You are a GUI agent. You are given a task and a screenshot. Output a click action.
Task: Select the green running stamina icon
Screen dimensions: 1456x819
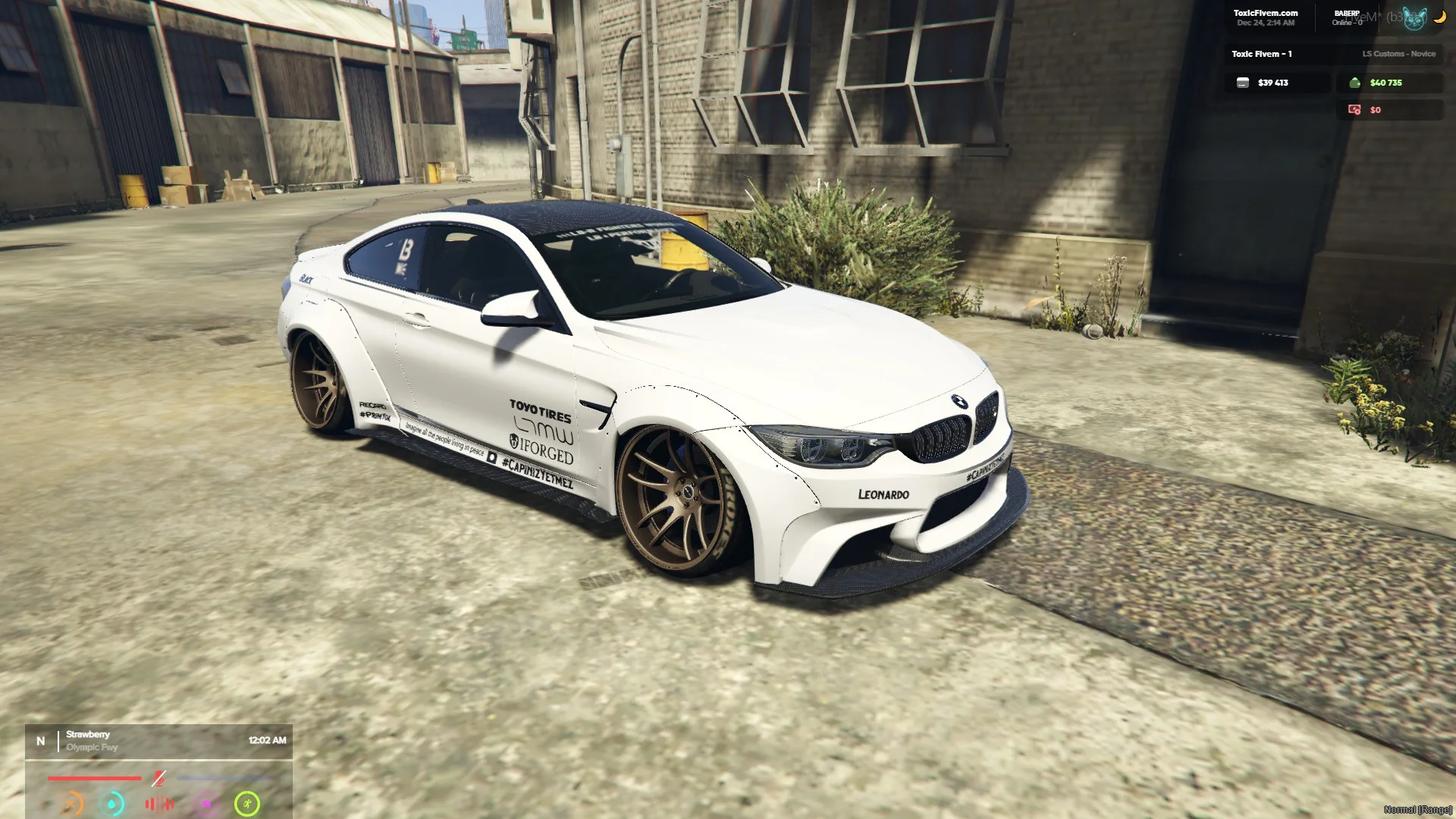coord(247,804)
